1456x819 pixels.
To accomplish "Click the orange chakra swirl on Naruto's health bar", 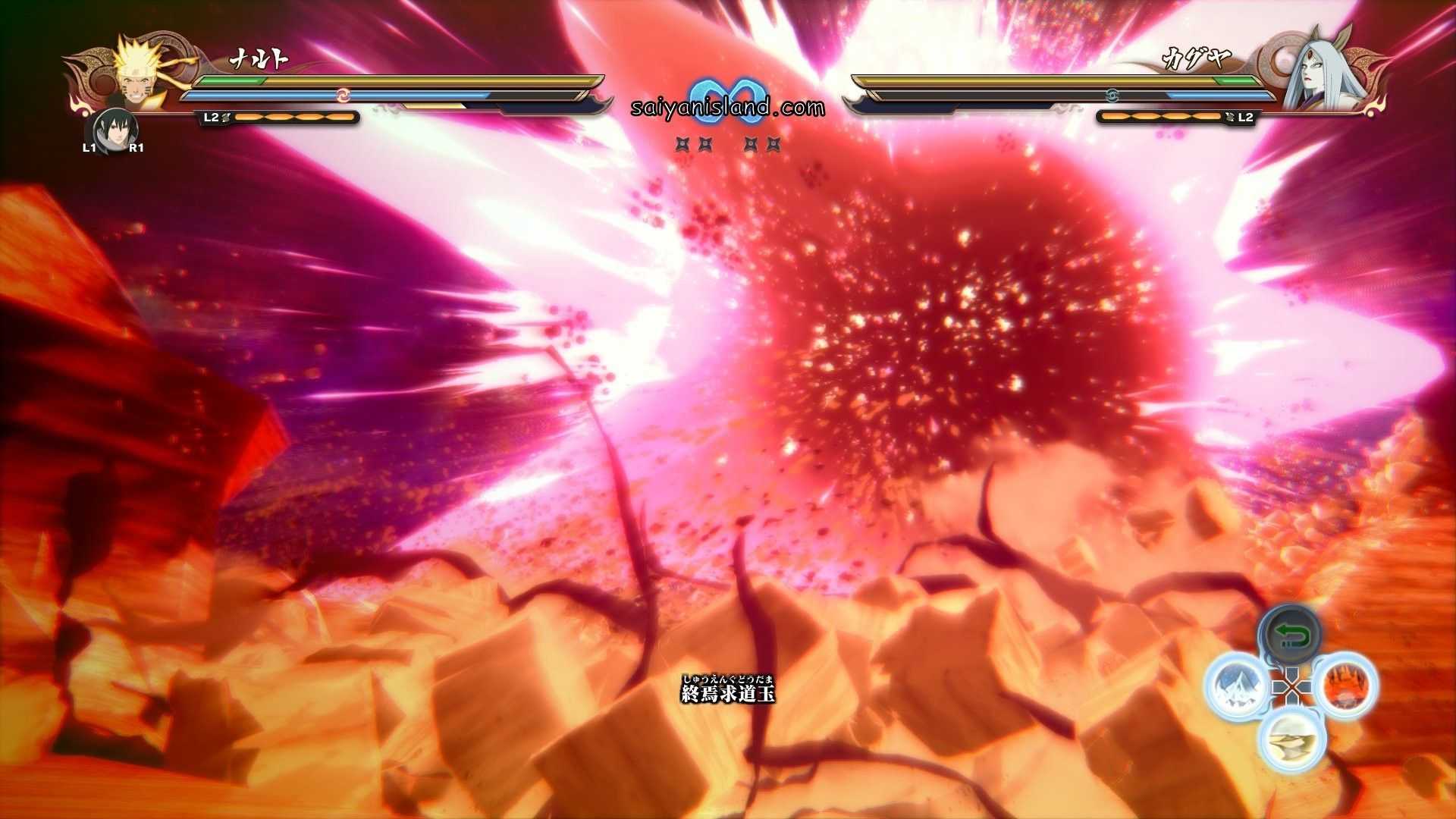I will tap(345, 93).
